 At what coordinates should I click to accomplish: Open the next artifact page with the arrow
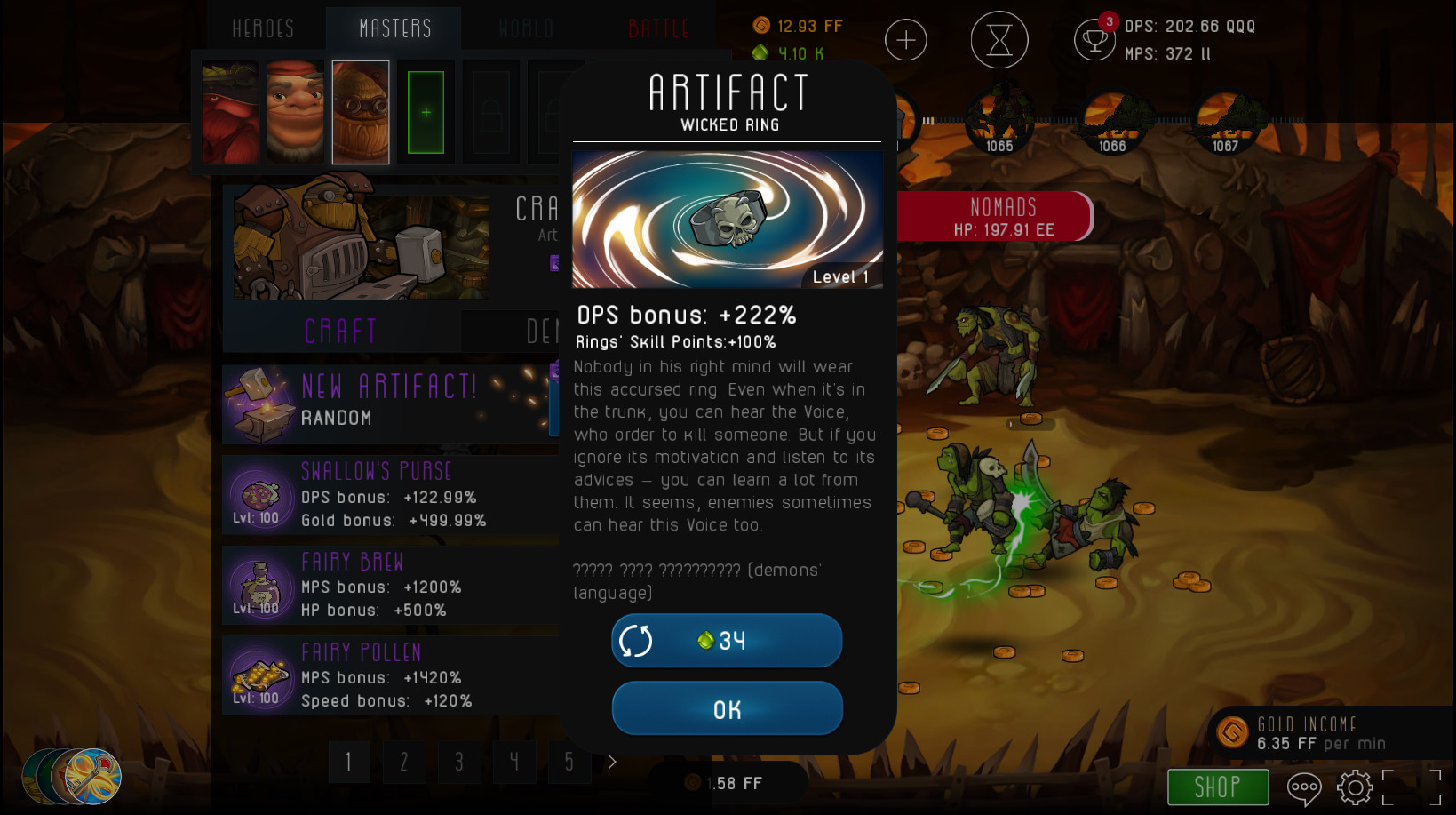(x=611, y=762)
